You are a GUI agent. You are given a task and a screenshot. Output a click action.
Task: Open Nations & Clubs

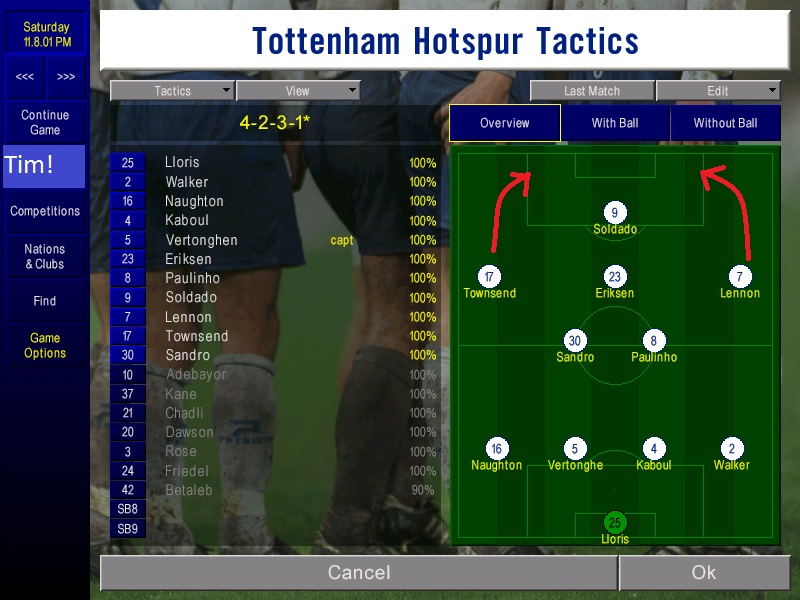[45, 256]
